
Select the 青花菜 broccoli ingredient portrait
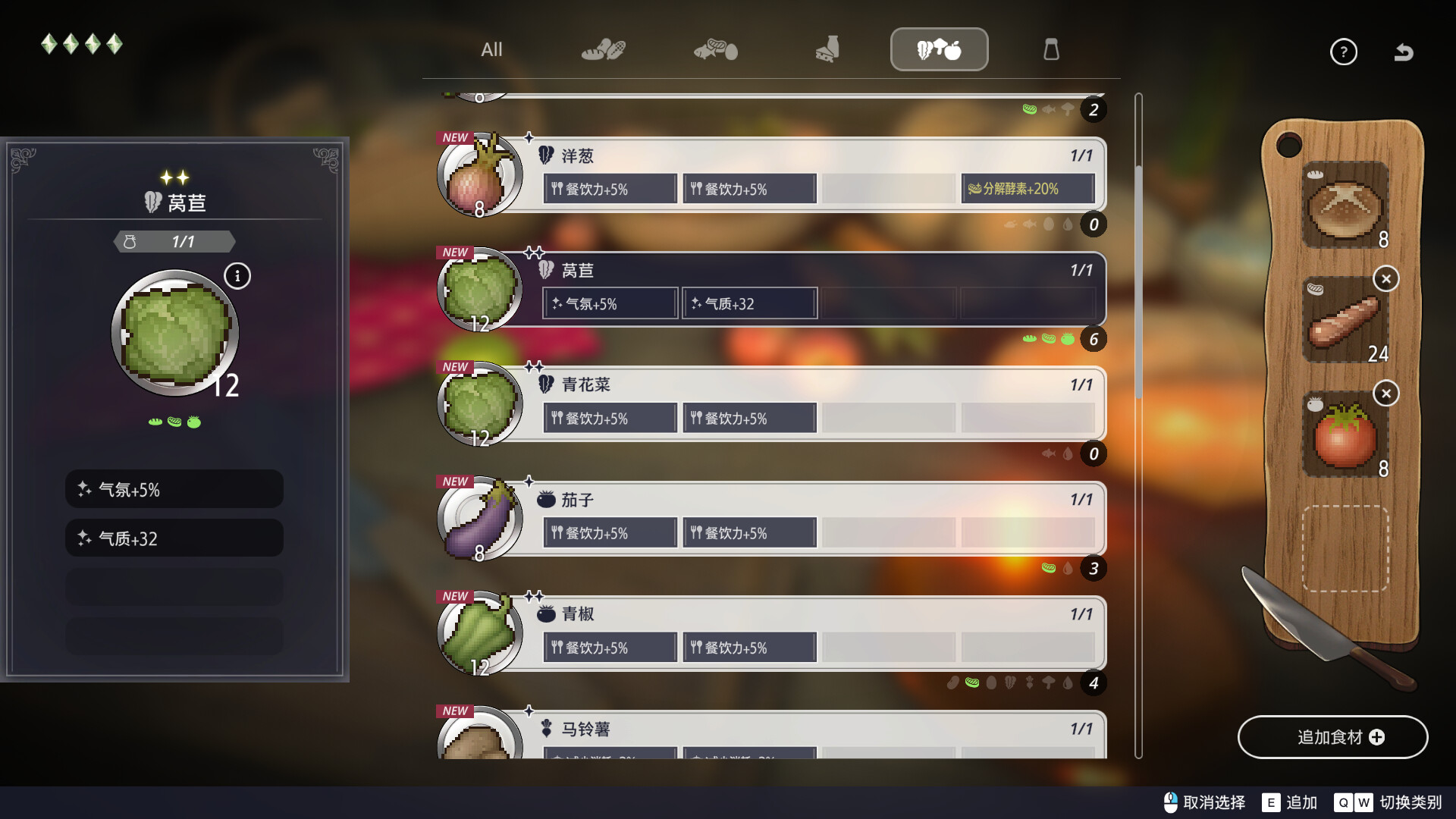pos(479,404)
